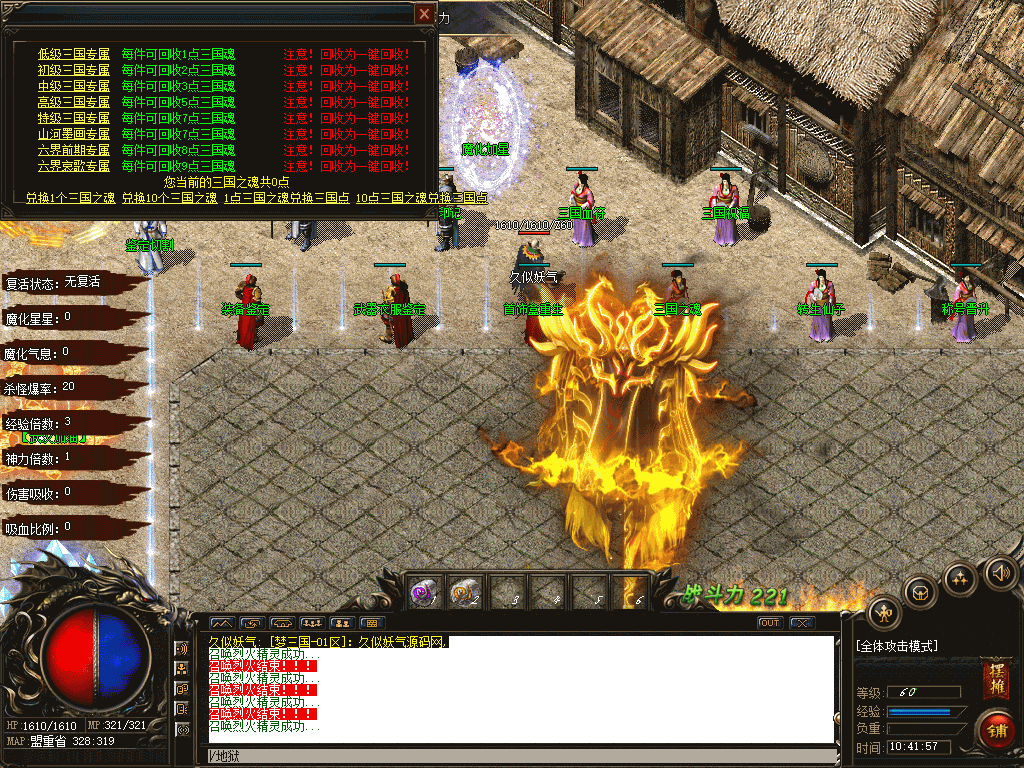Open the skills three-star icon
This screenshot has height=768, width=1024.
(x=960, y=578)
